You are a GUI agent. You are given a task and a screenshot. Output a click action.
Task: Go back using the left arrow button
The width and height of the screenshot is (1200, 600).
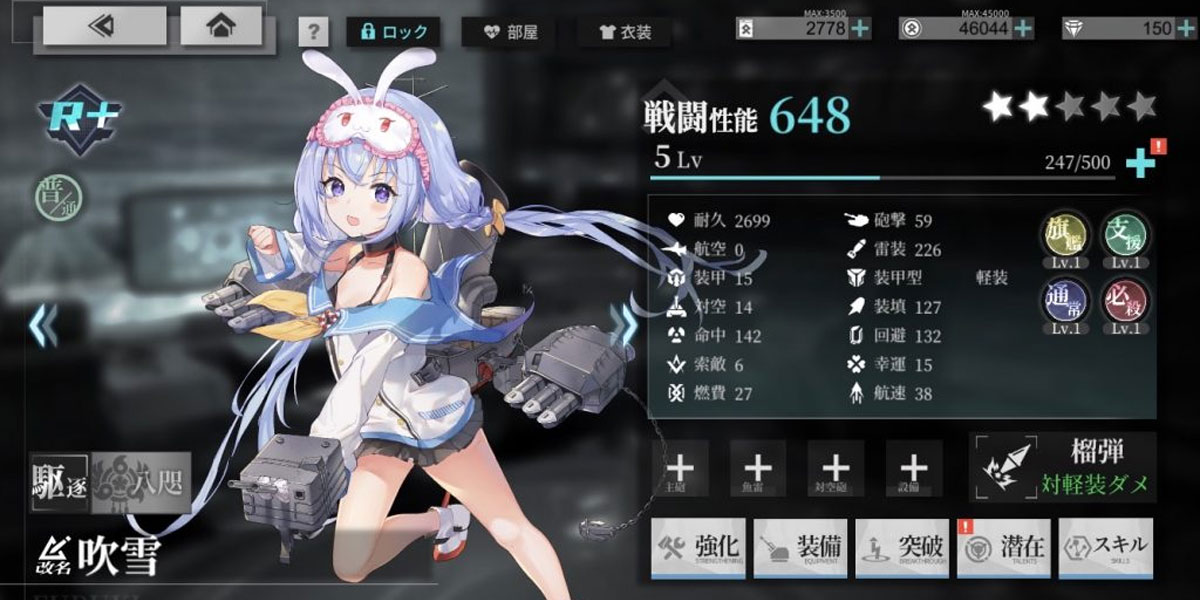103,27
